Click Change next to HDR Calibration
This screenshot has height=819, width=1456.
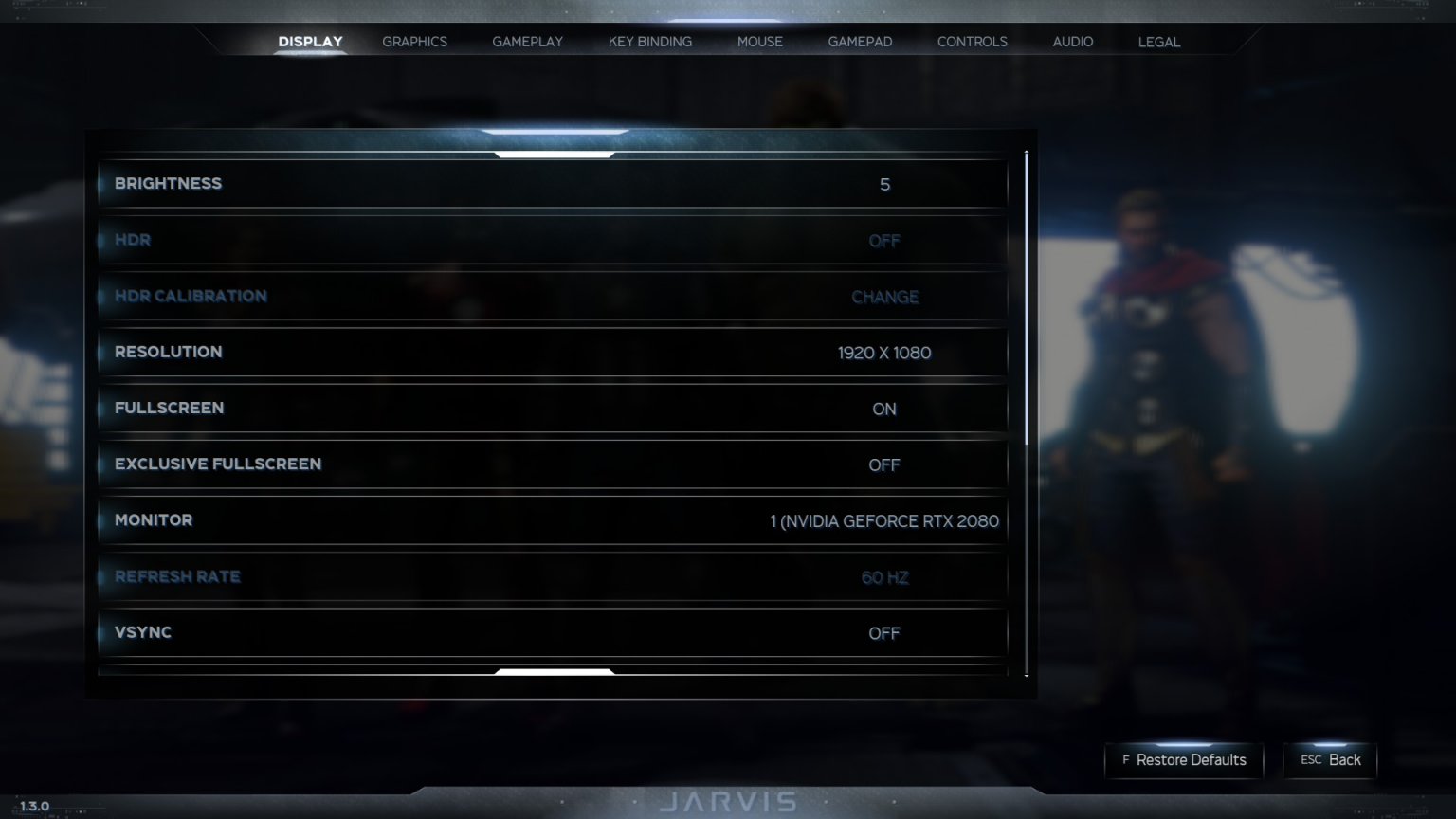tap(883, 296)
